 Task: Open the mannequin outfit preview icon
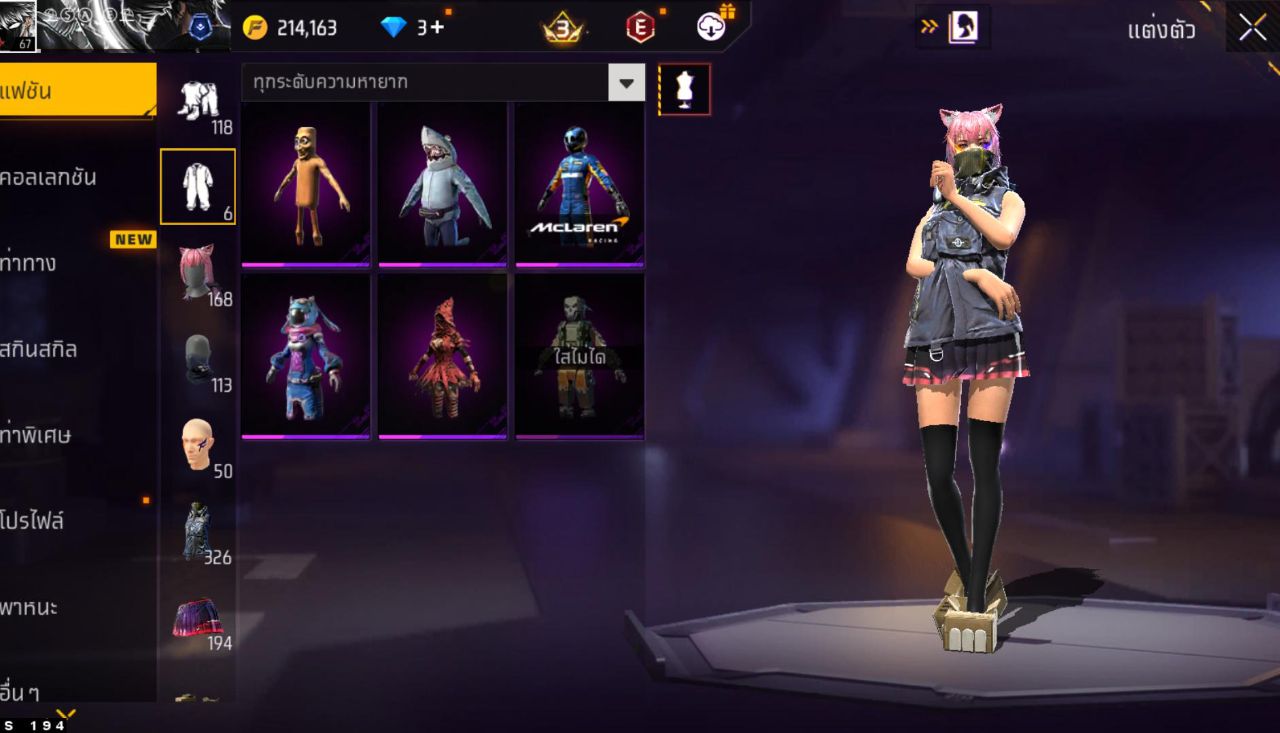coord(686,89)
